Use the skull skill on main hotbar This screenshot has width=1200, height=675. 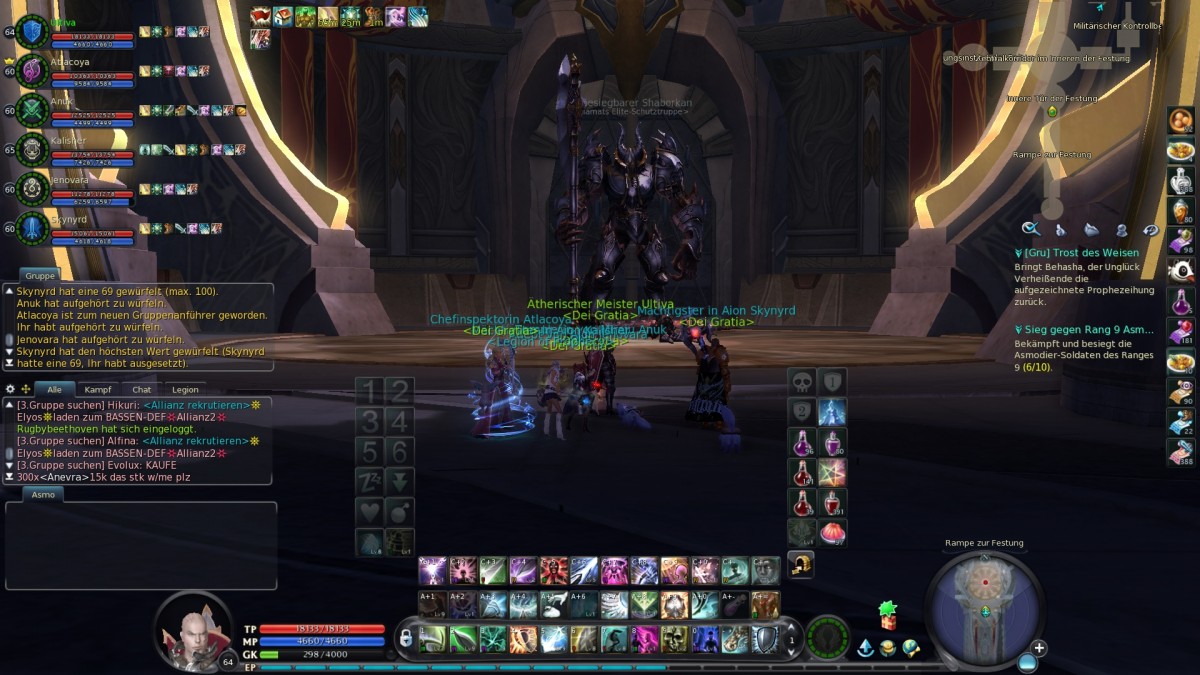pyautogui.click(x=676, y=639)
